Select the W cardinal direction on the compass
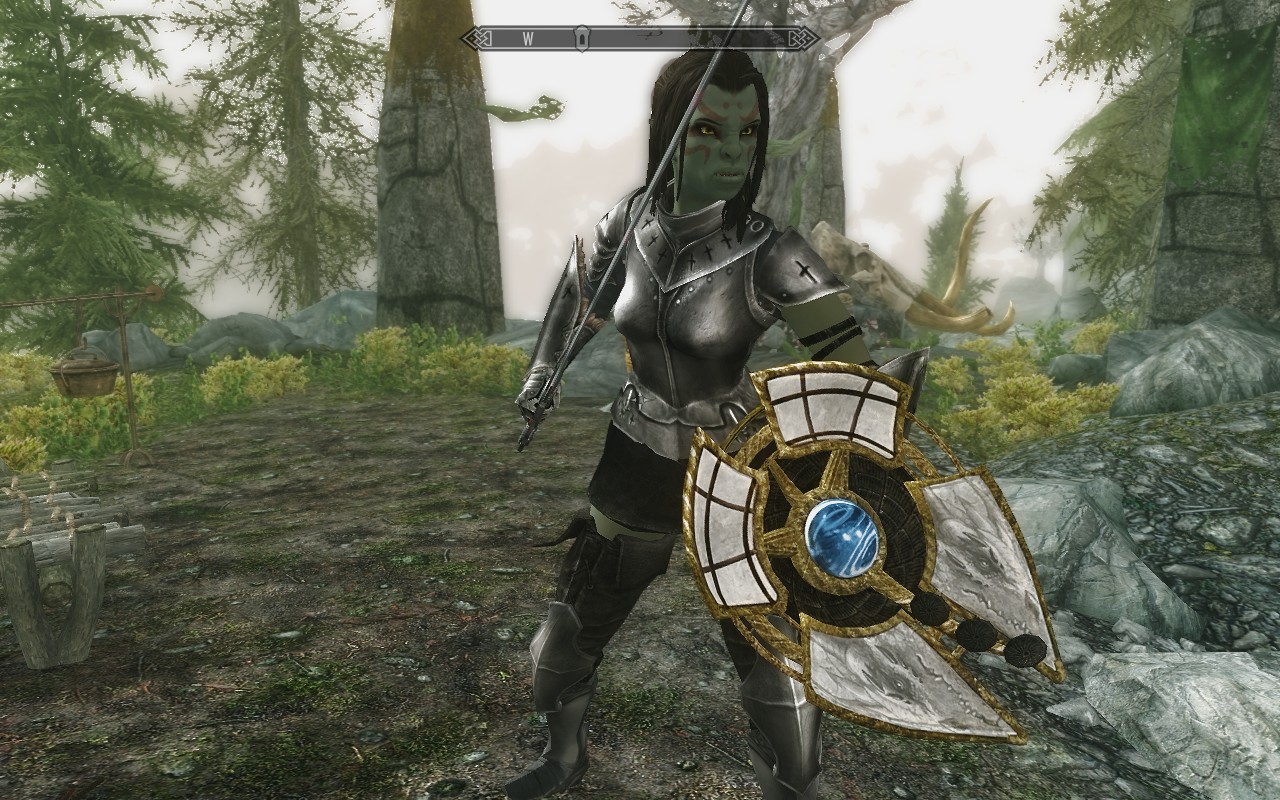 pyautogui.click(x=530, y=38)
